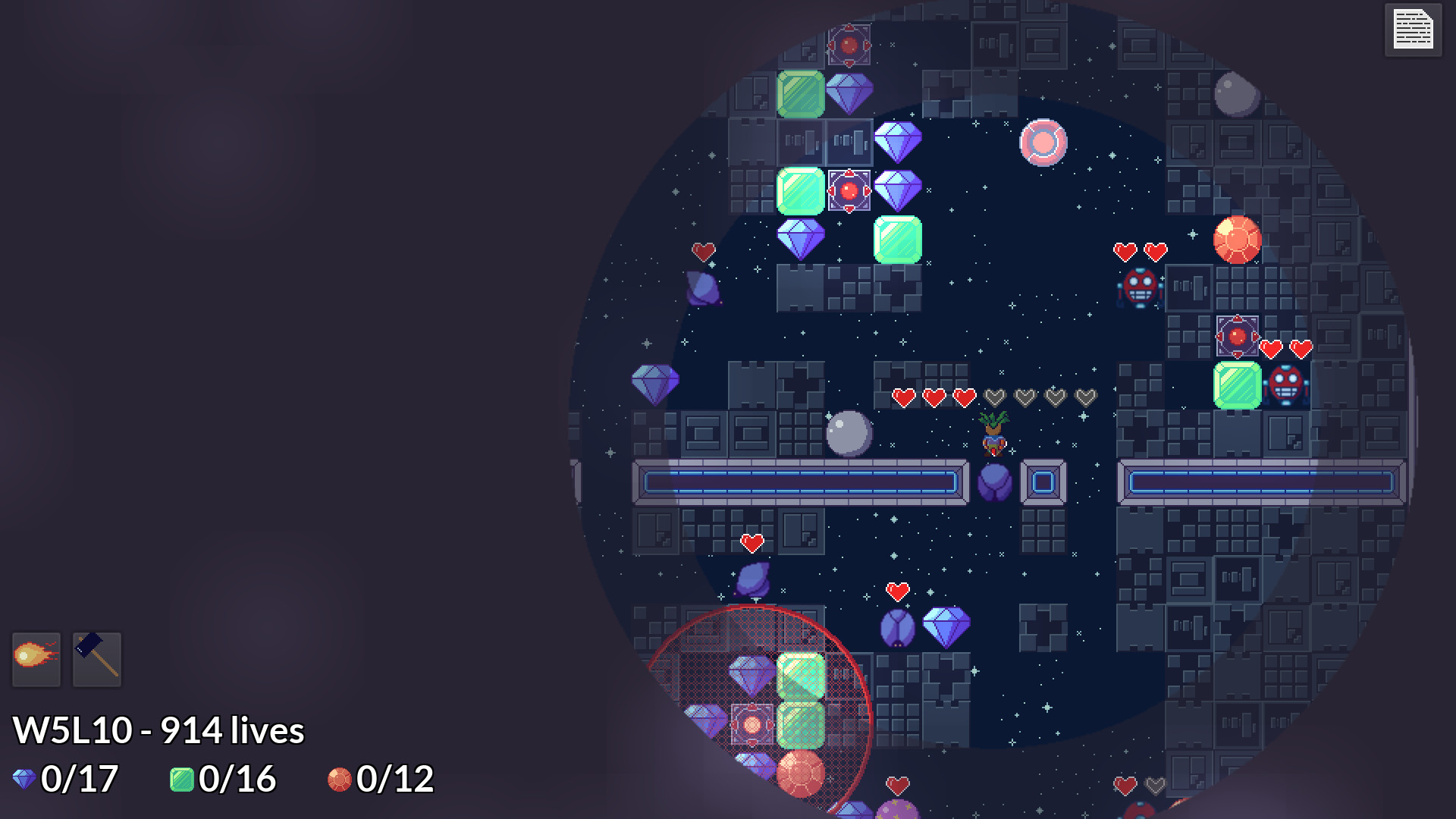1456x819 pixels.
Task: Click the orange gem icon beside 0/12
Action: (340, 778)
